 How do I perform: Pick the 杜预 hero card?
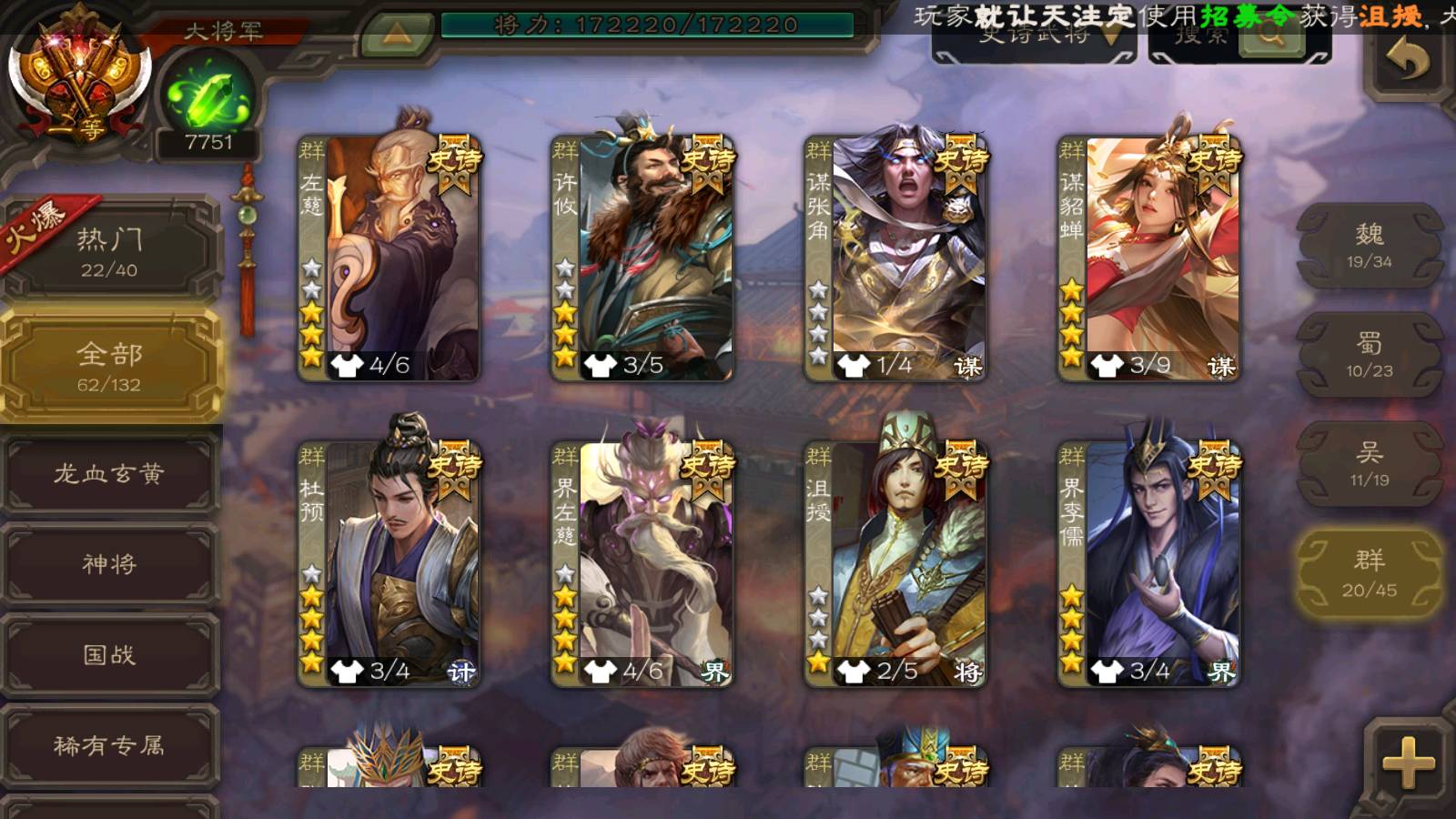click(x=389, y=564)
